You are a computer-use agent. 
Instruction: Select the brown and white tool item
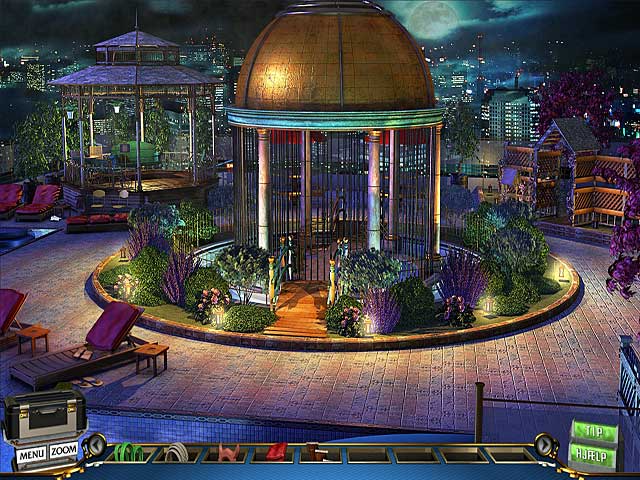tap(316, 453)
